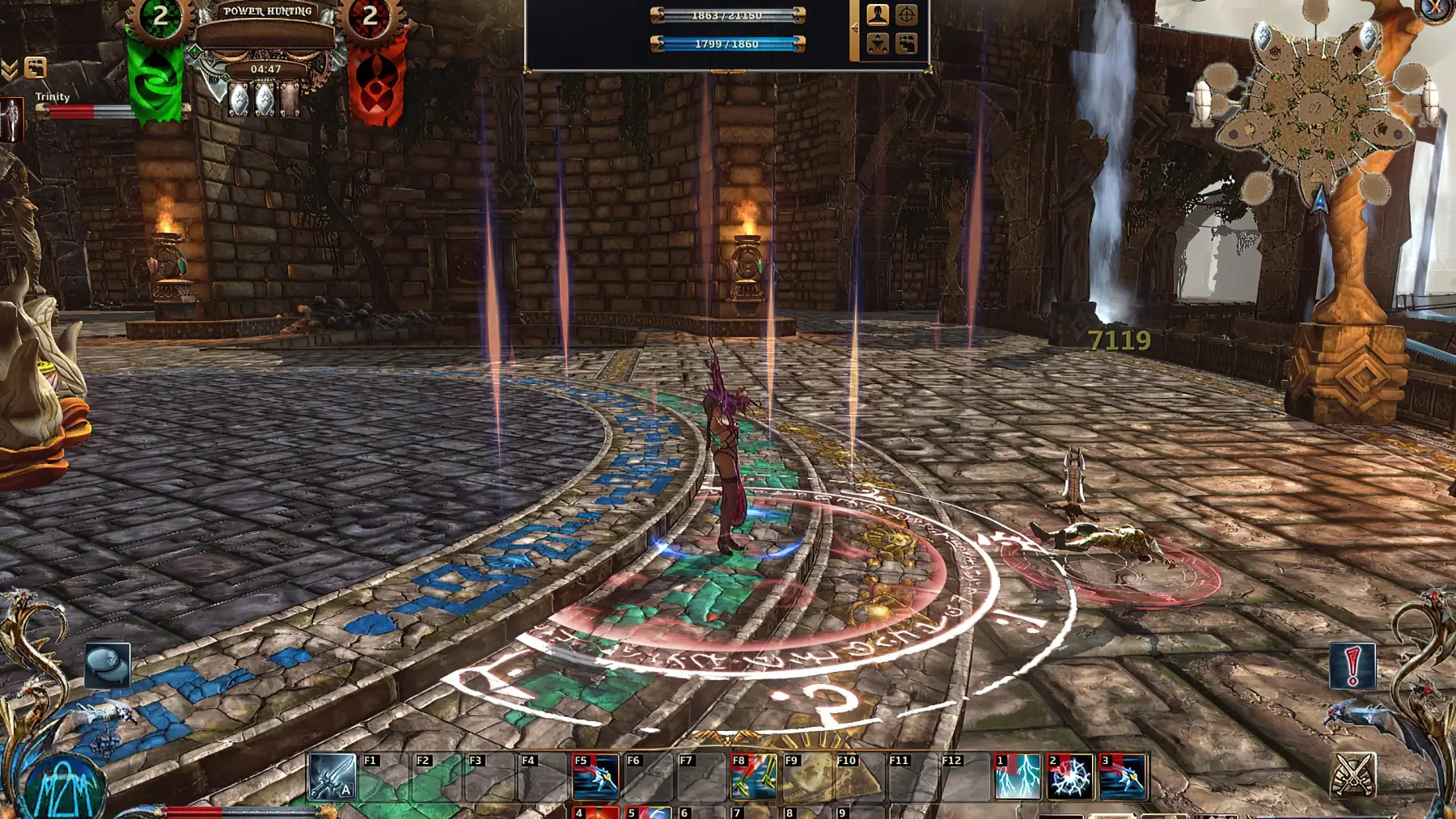Select party member Trinity's portrait

11,120
